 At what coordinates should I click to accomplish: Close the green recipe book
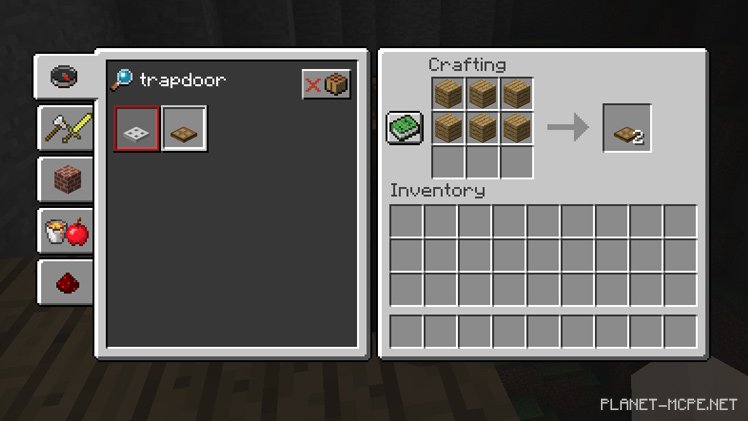tap(405, 128)
